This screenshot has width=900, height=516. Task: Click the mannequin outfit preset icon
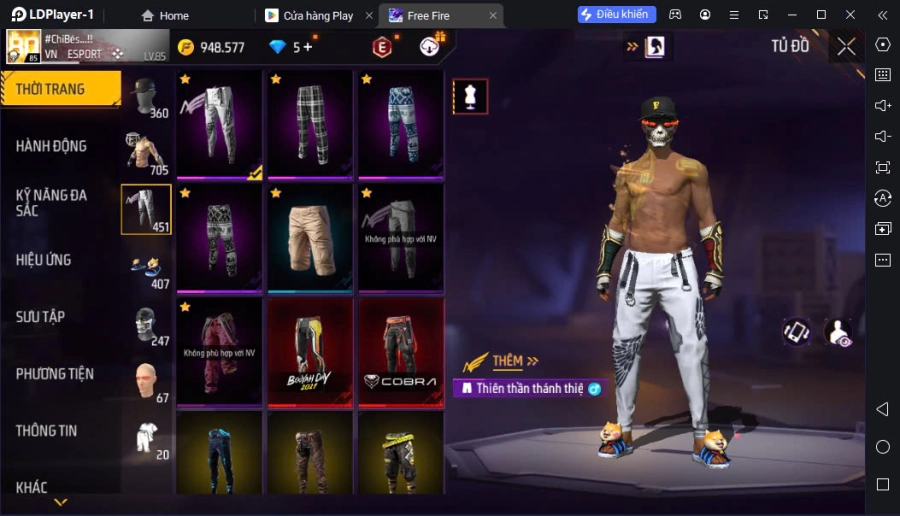[470, 96]
